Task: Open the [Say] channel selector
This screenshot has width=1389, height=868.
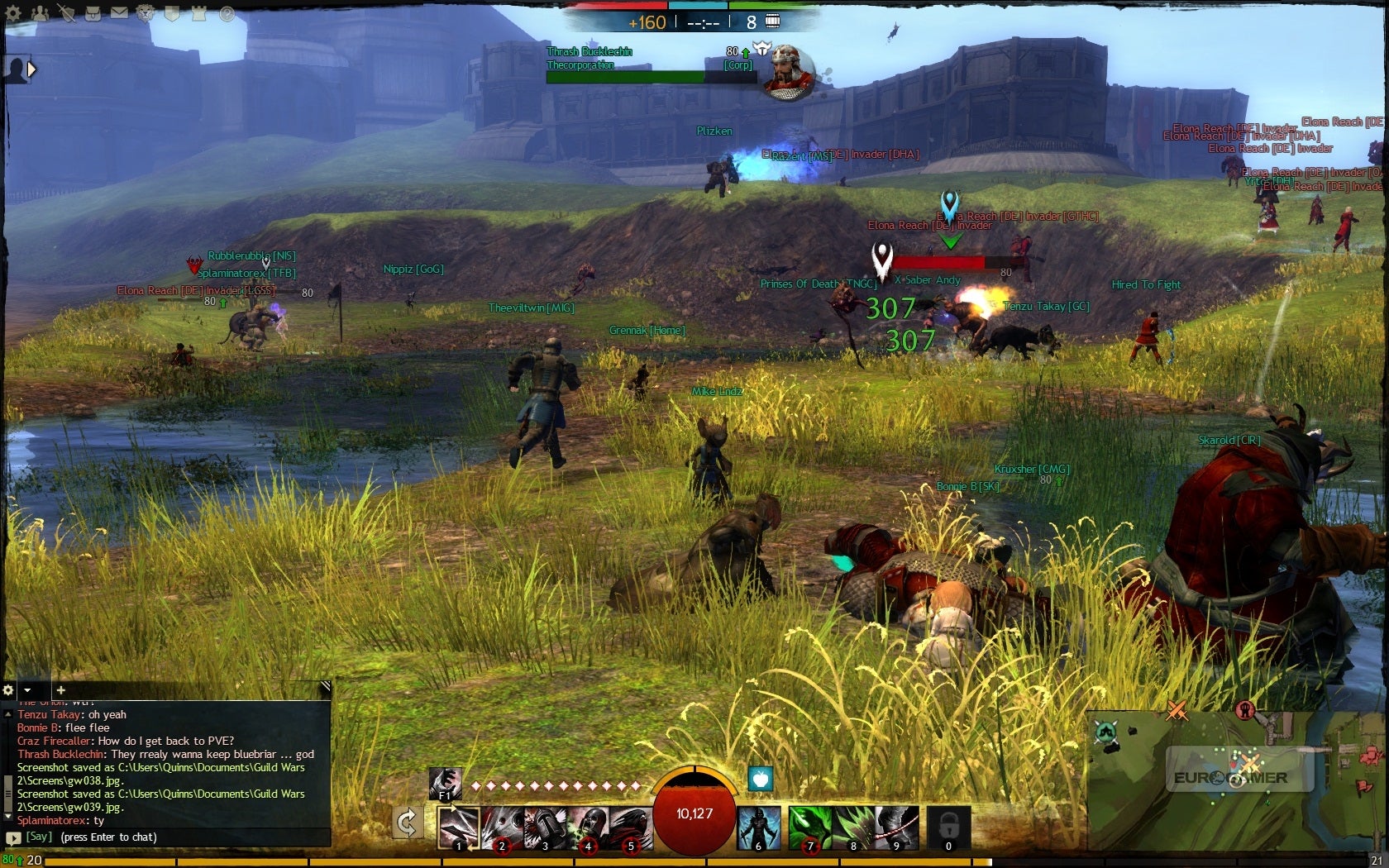Action: (38, 837)
